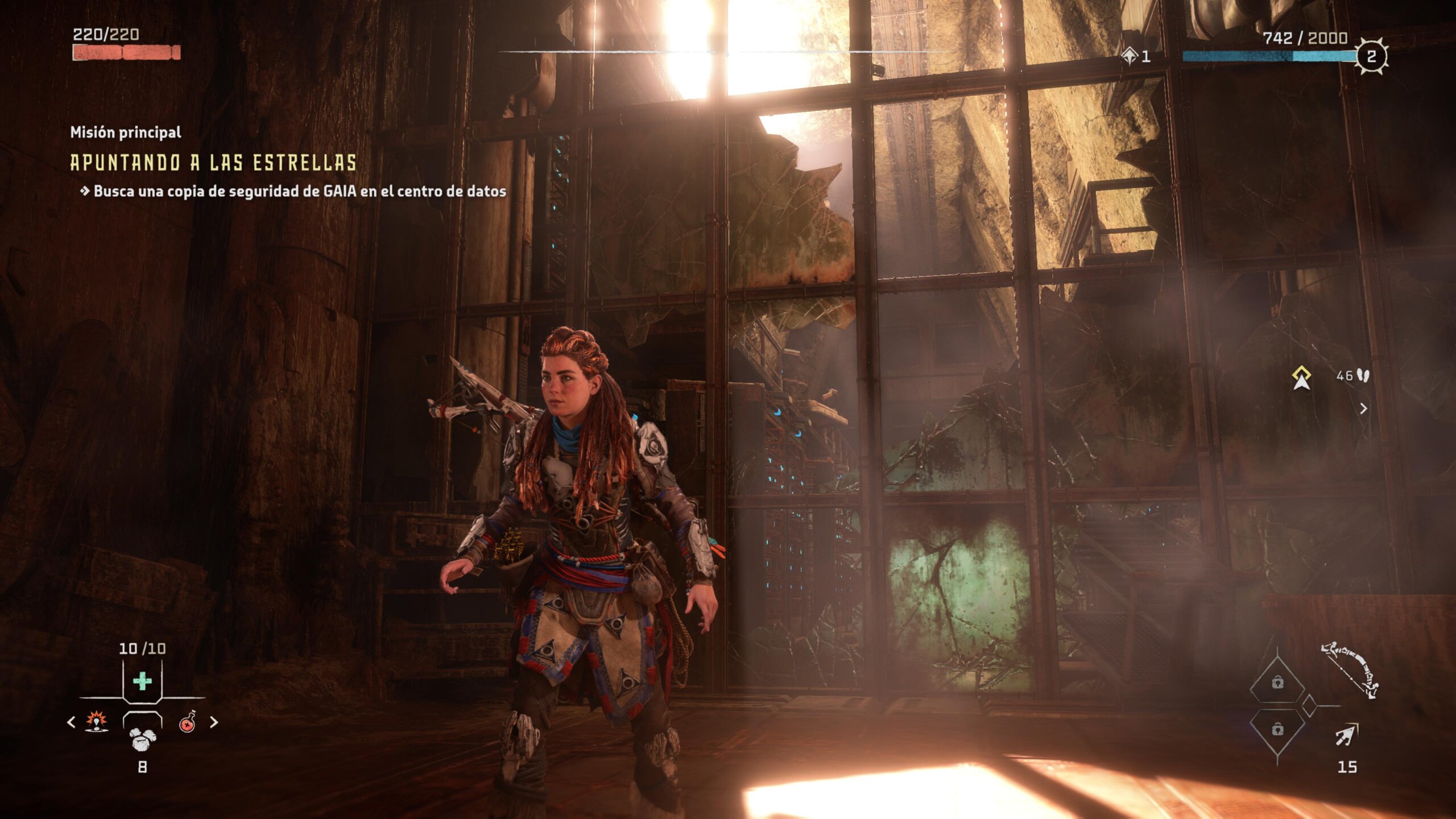The height and width of the screenshot is (819, 1456).
Task: Click the skill point diamond icon
Action: tap(1130, 56)
